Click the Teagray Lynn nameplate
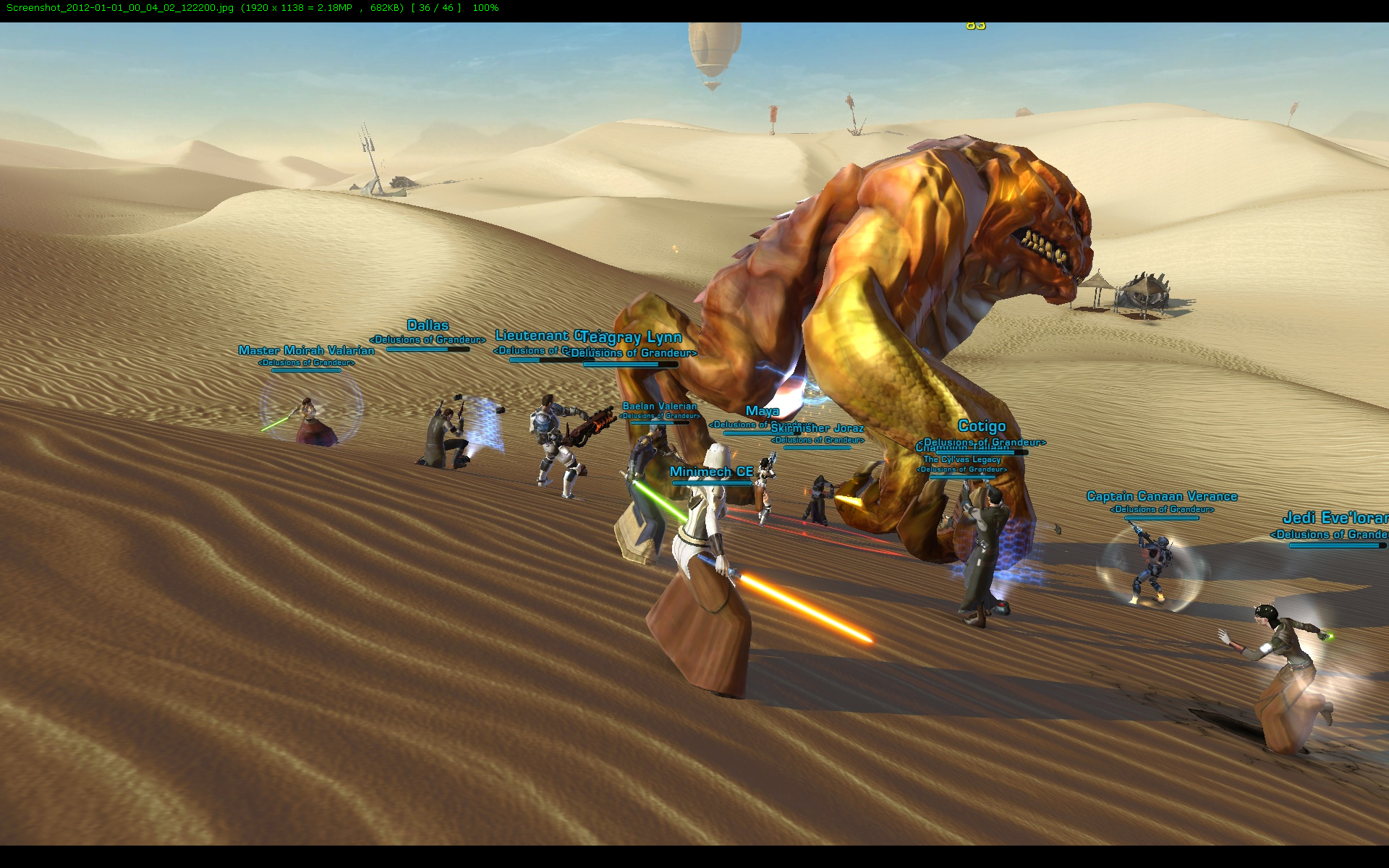 click(x=632, y=338)
